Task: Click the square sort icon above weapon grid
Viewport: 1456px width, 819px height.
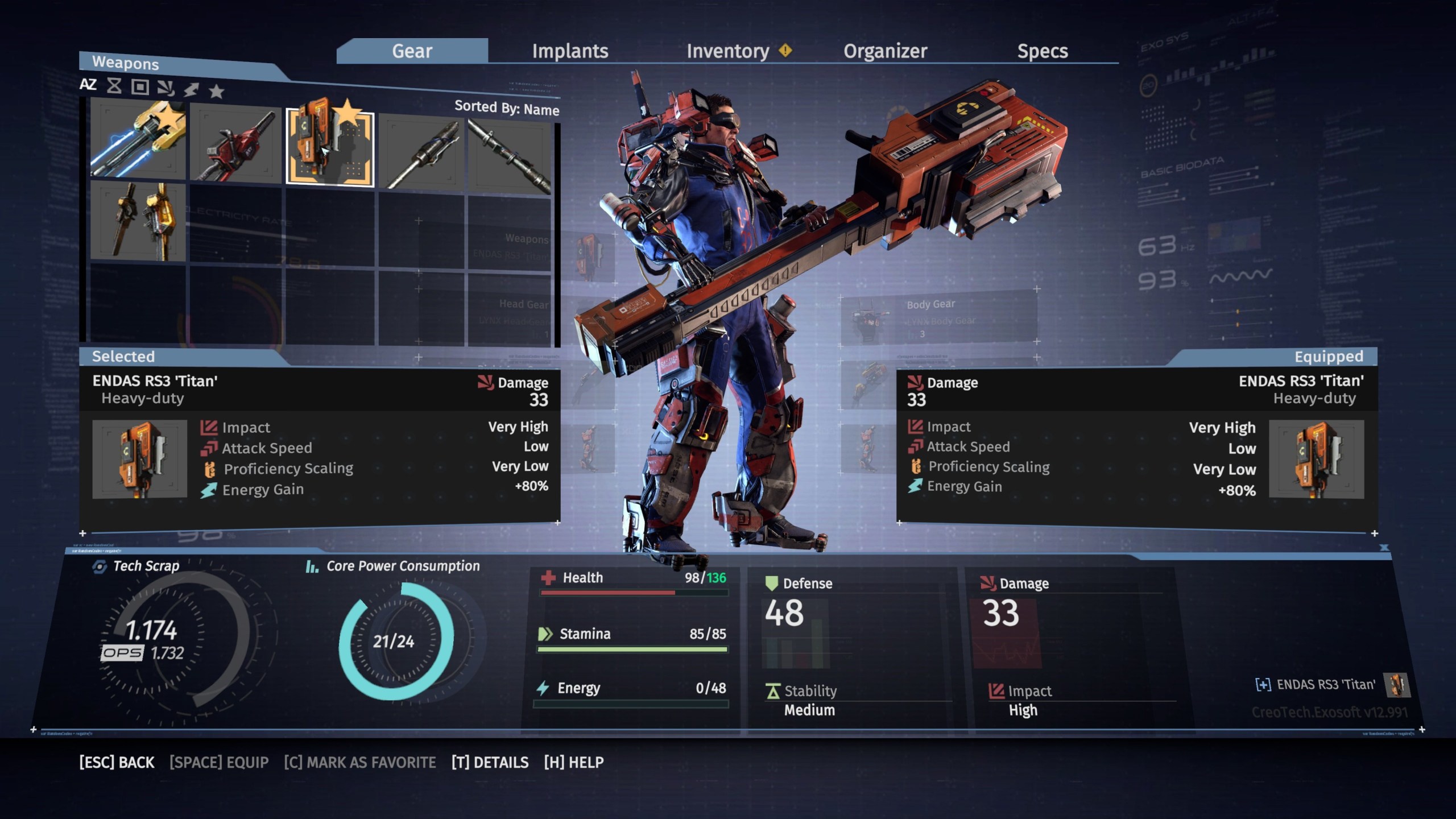Action: click(140, 86)
